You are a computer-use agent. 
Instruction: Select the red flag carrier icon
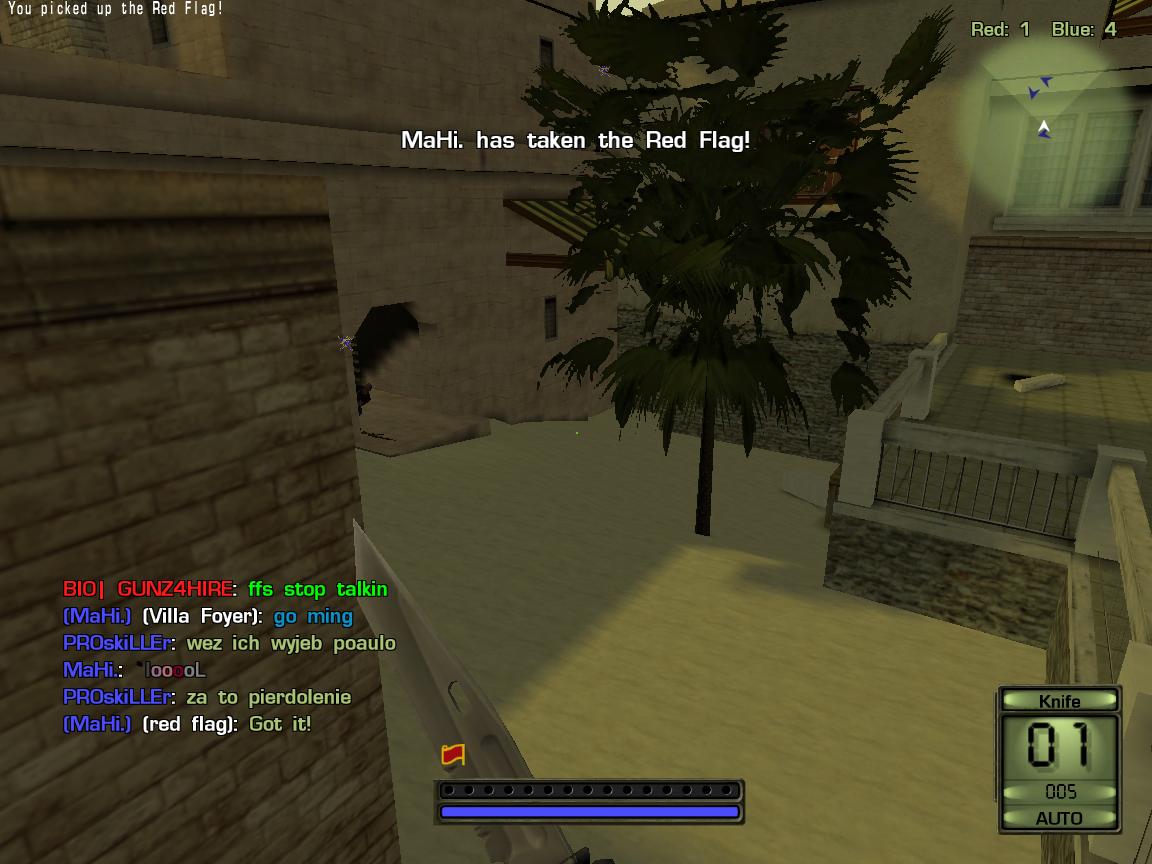(x=453, y=755)
